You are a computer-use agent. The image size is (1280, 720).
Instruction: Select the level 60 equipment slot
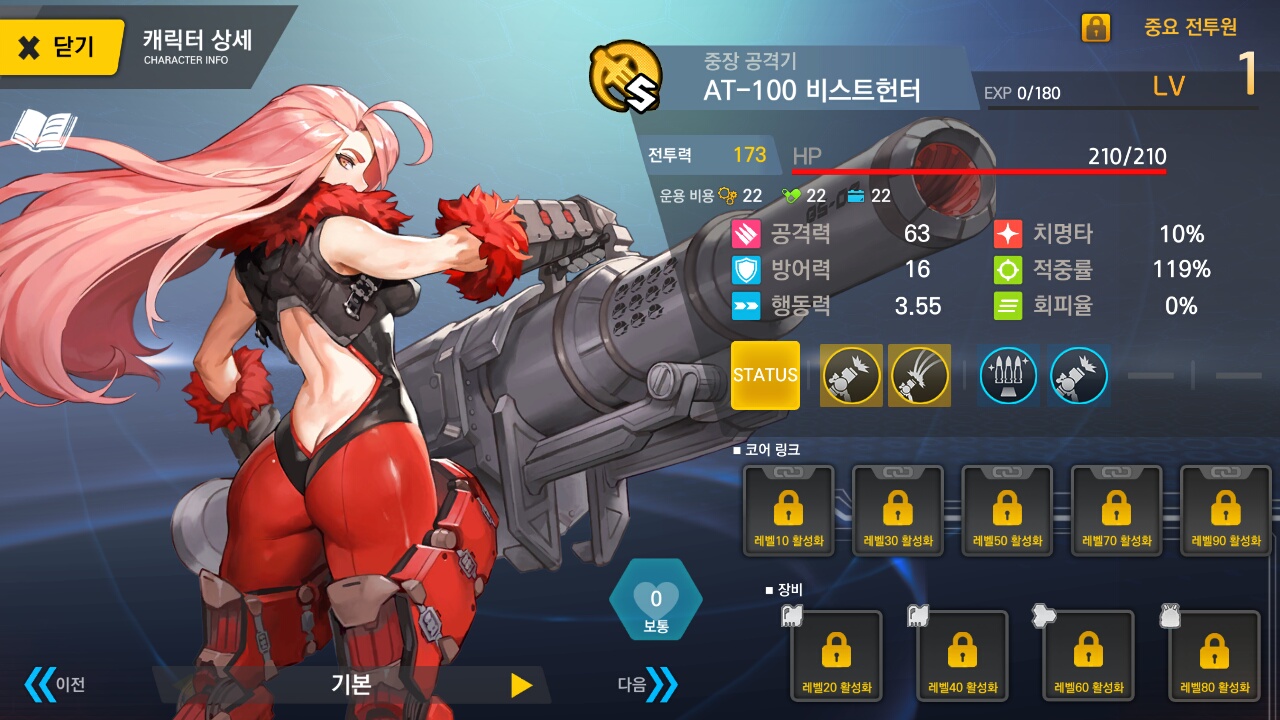[1088, 656]
